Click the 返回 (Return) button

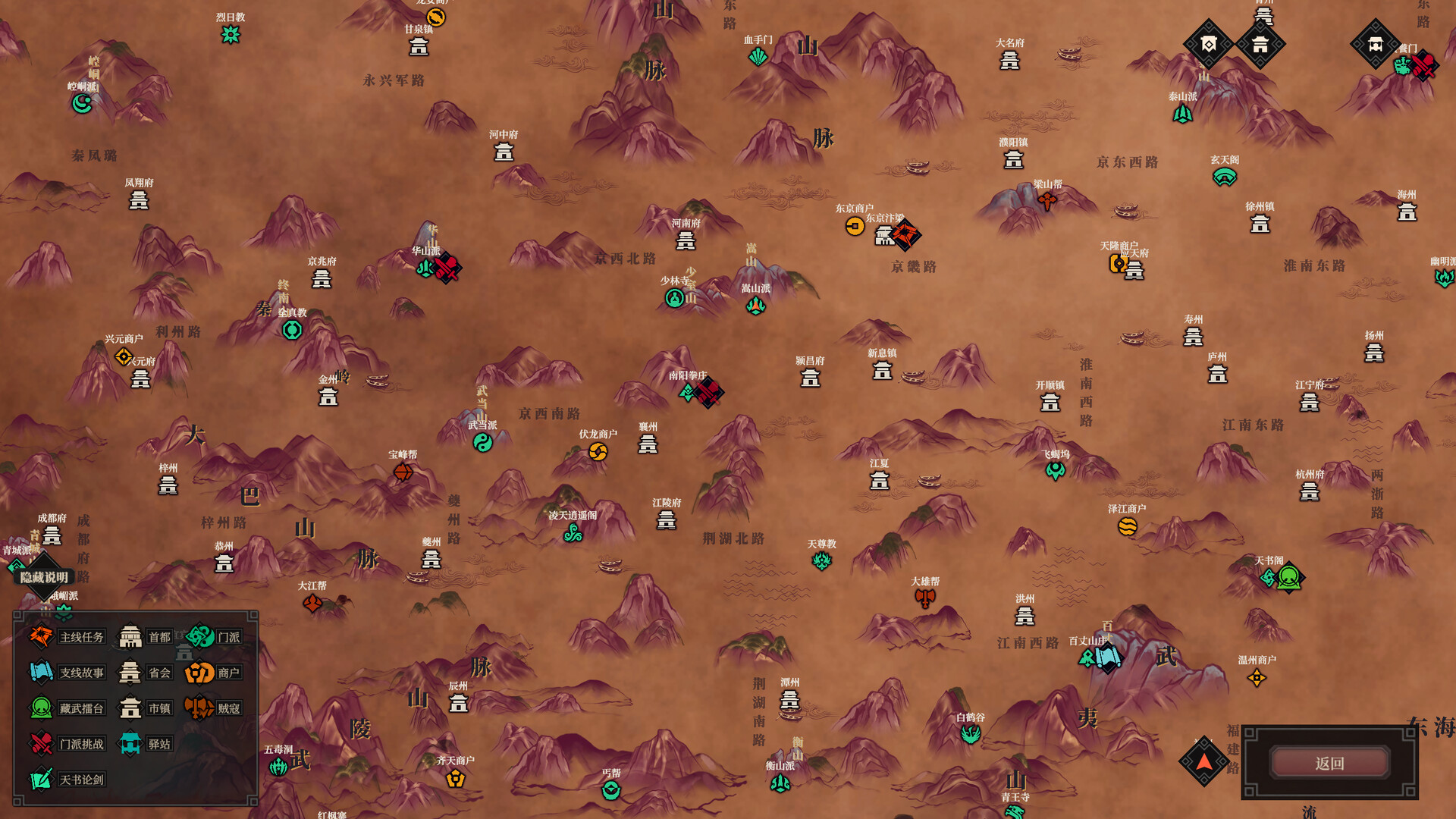click(1329, 763)
